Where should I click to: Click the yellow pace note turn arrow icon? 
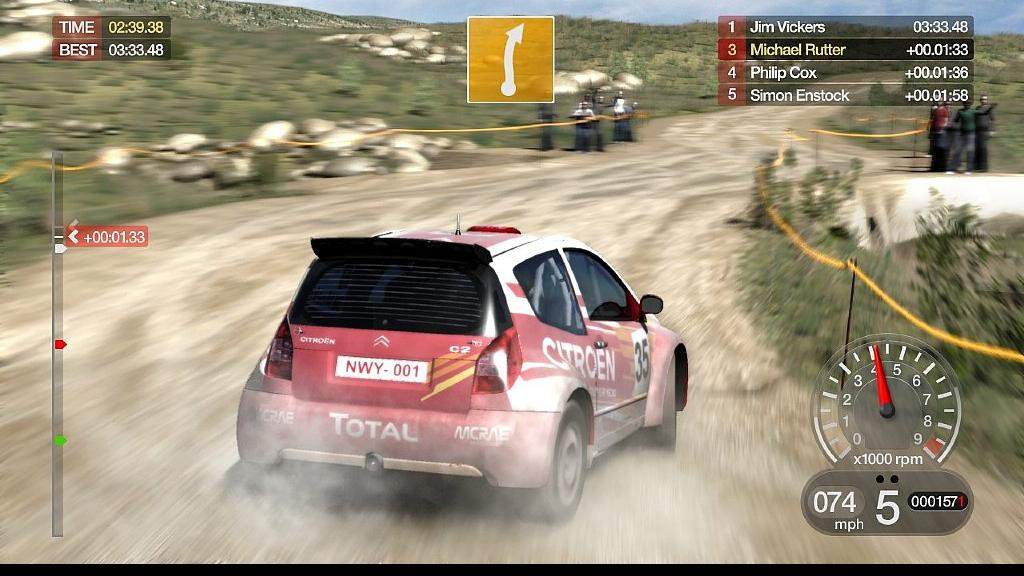coord(510,60)
